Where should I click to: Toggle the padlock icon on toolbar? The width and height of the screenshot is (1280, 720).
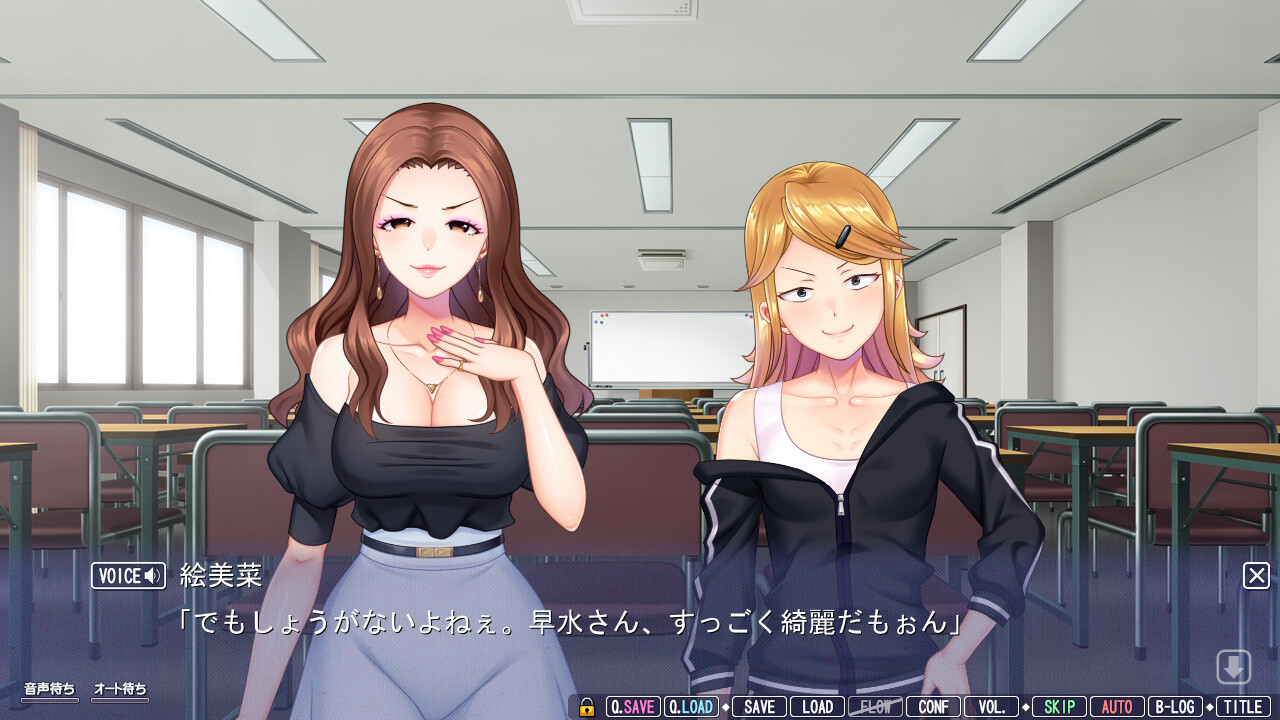tap(587, 707)
